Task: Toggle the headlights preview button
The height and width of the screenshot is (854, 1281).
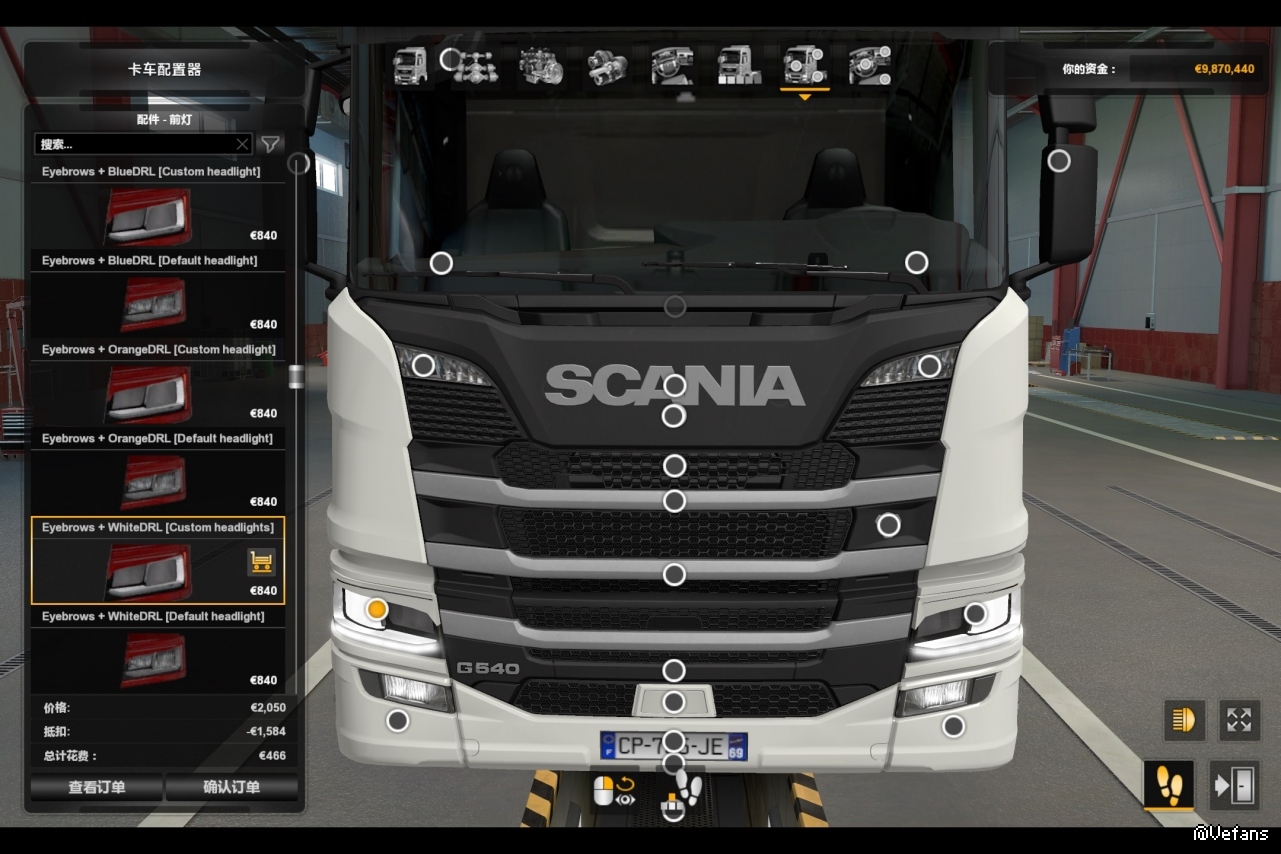Action: [x=1184, y=720]
